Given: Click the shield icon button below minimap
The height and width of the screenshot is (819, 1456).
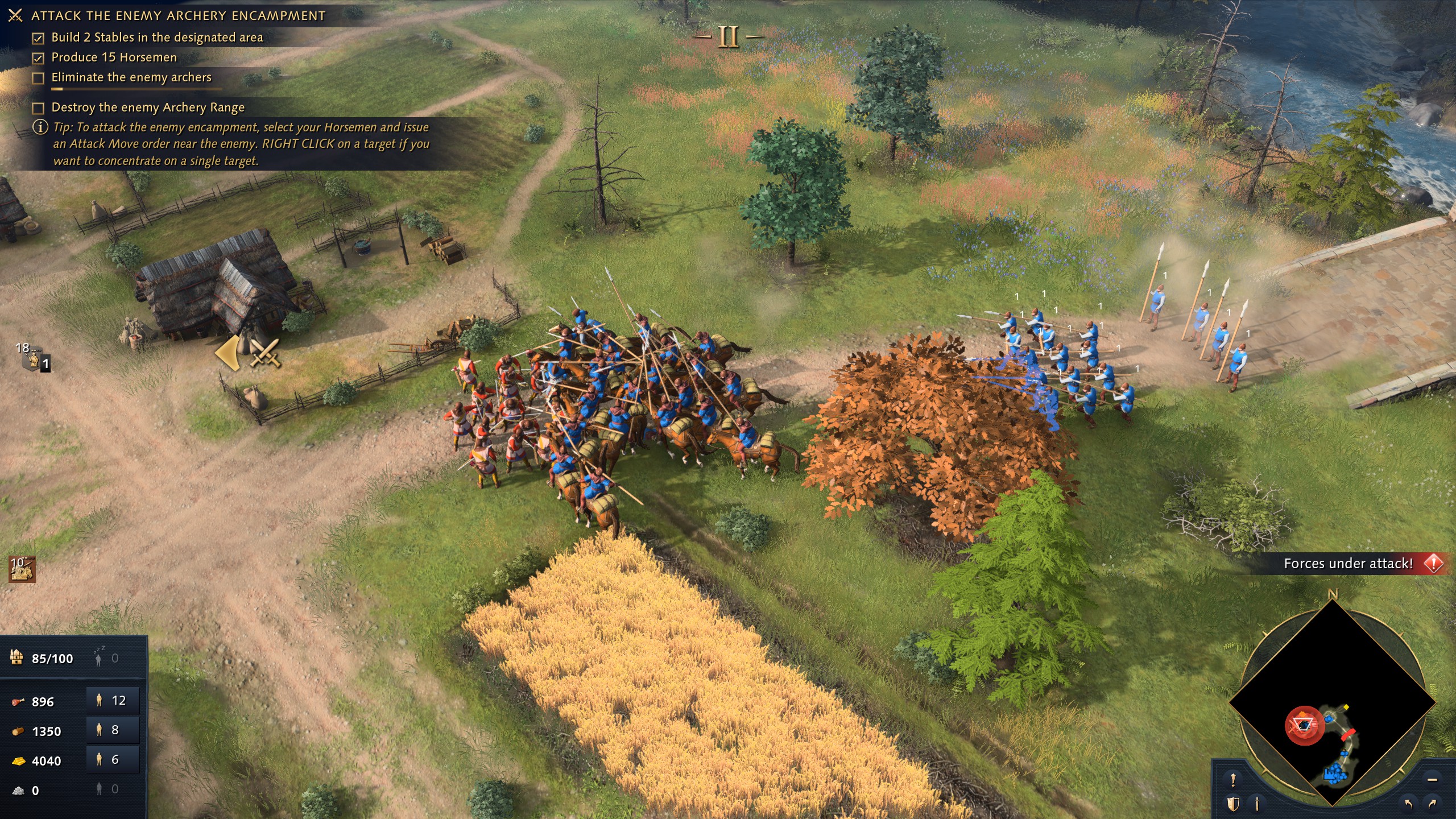Looking at the screenshot, I should pyautogui.click(x=1233, y=804).
